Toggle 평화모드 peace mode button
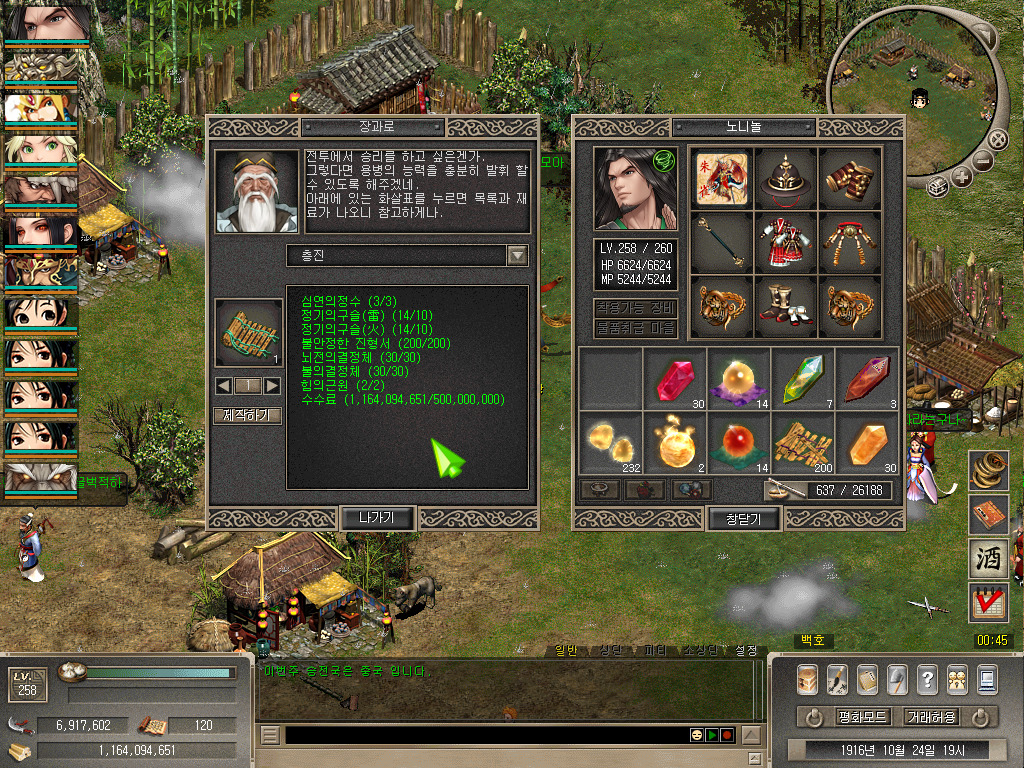The height and width of the screenshot is (768, 1024). coord(862,717)
